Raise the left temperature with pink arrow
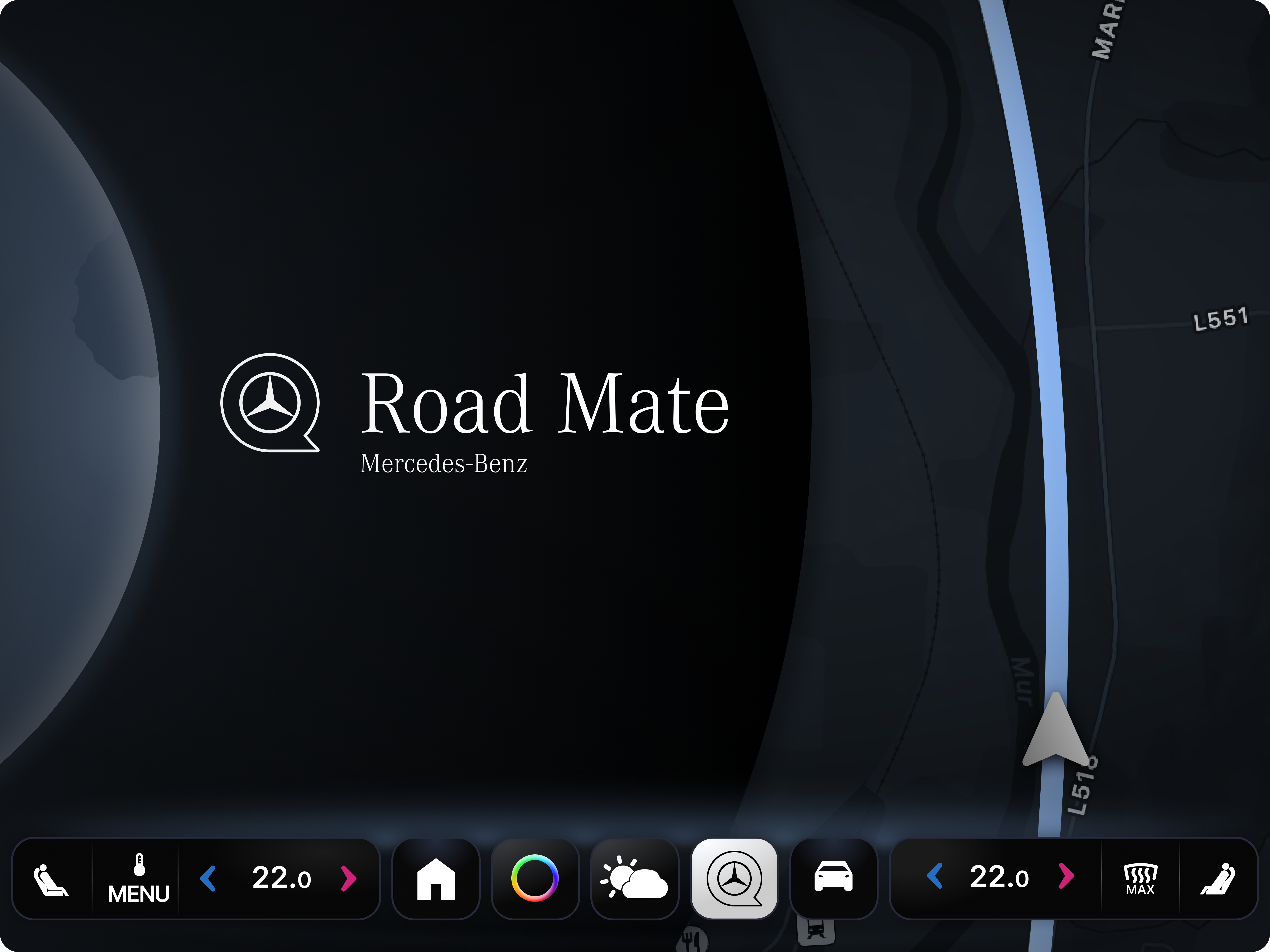Image resolution: width=1270 pixels, height=952 pixels. pos(348,879)
